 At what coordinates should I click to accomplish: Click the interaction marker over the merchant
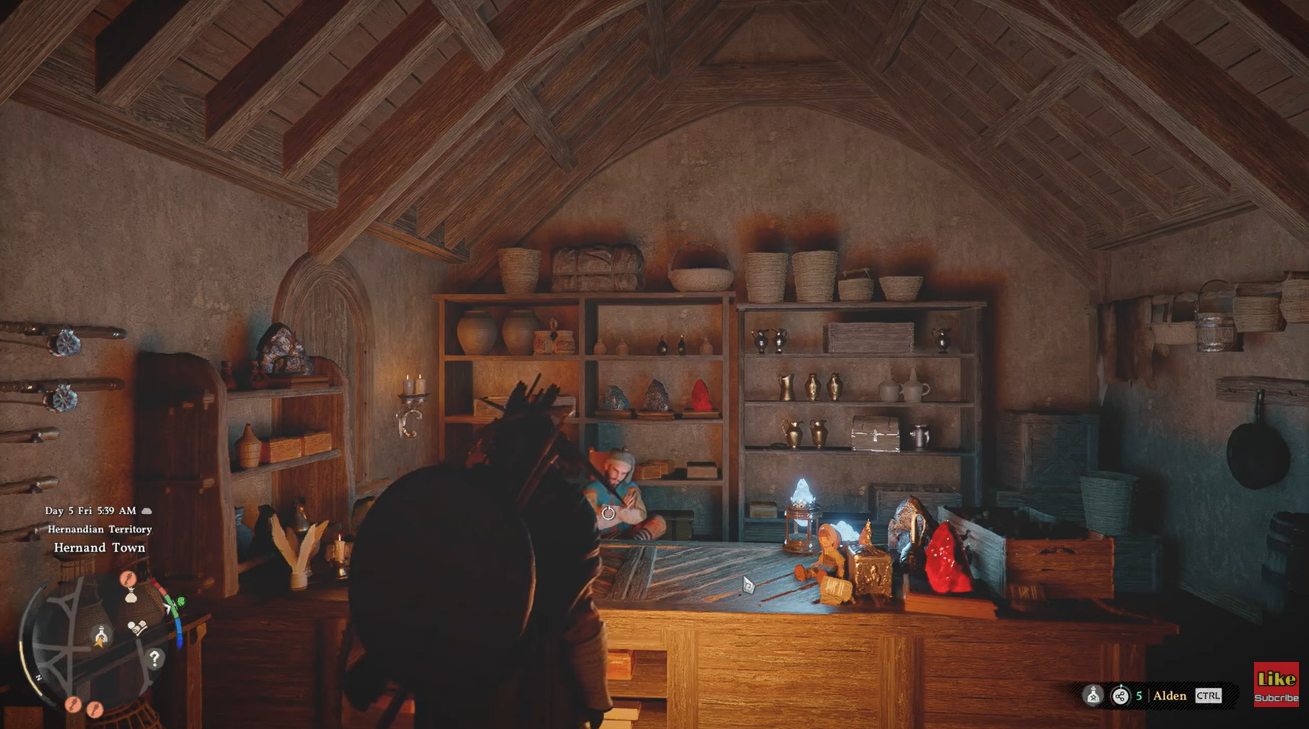tap(608, 513)
